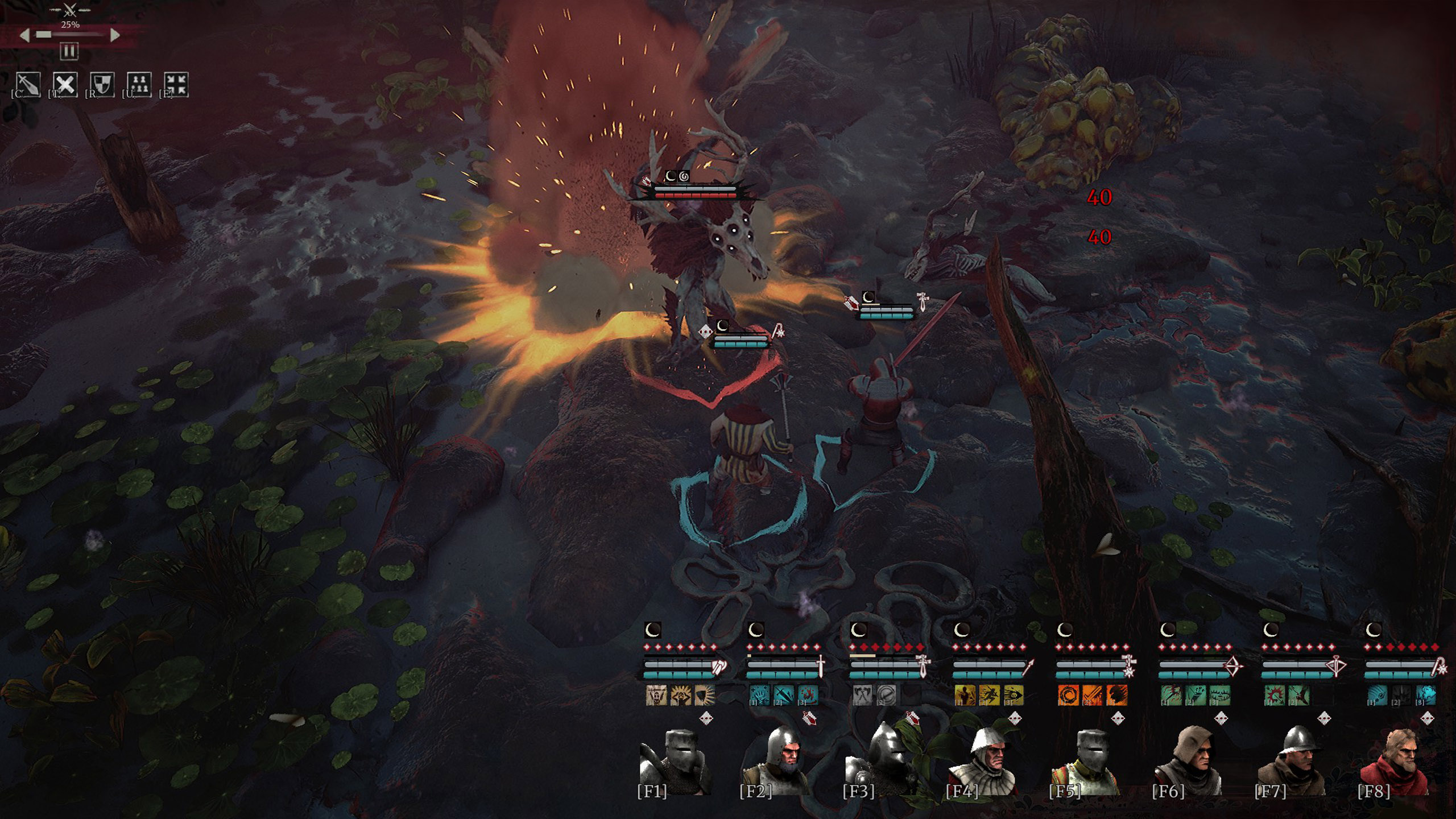The image size is (1456, 819).
Task: Trigger the green bear trap ability
Action: (1221, 695)
